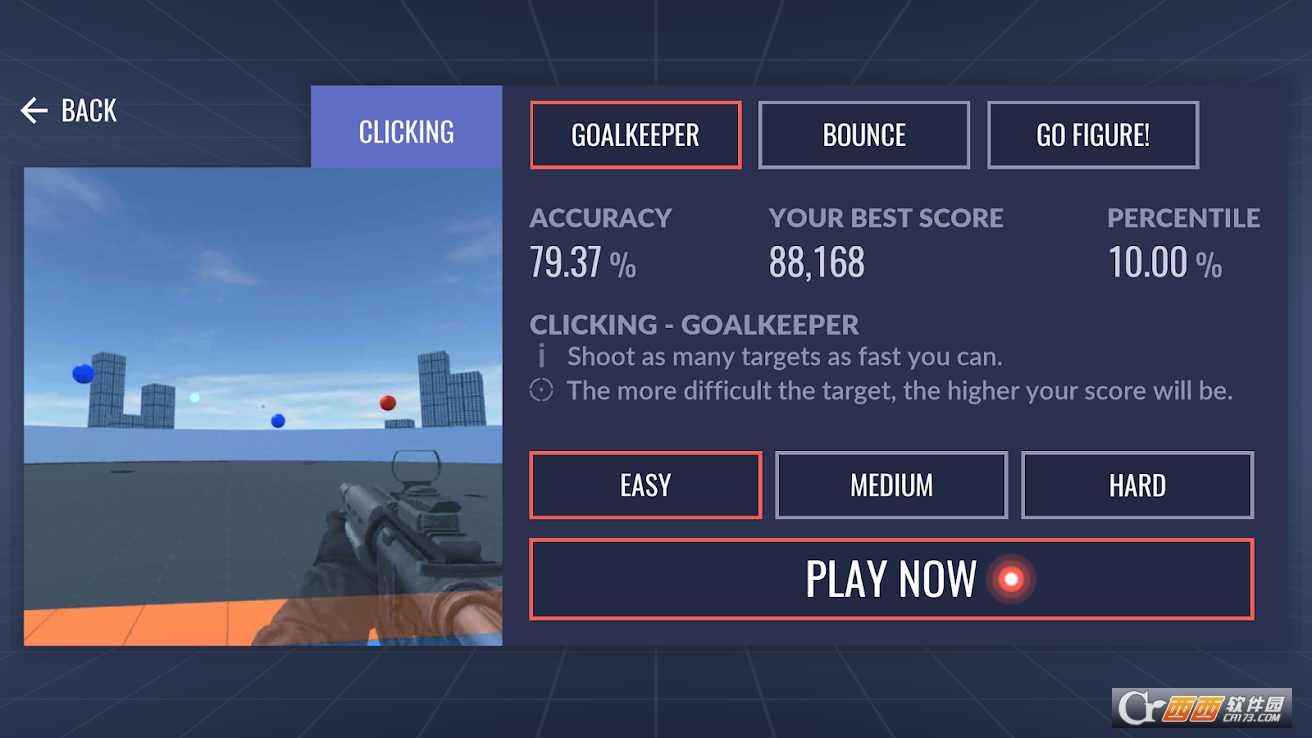The height and width of the screenshot is (738, 1312).
Task: Click the Goalkeeper gameplay preview image
Action: [x=263, y=406]
